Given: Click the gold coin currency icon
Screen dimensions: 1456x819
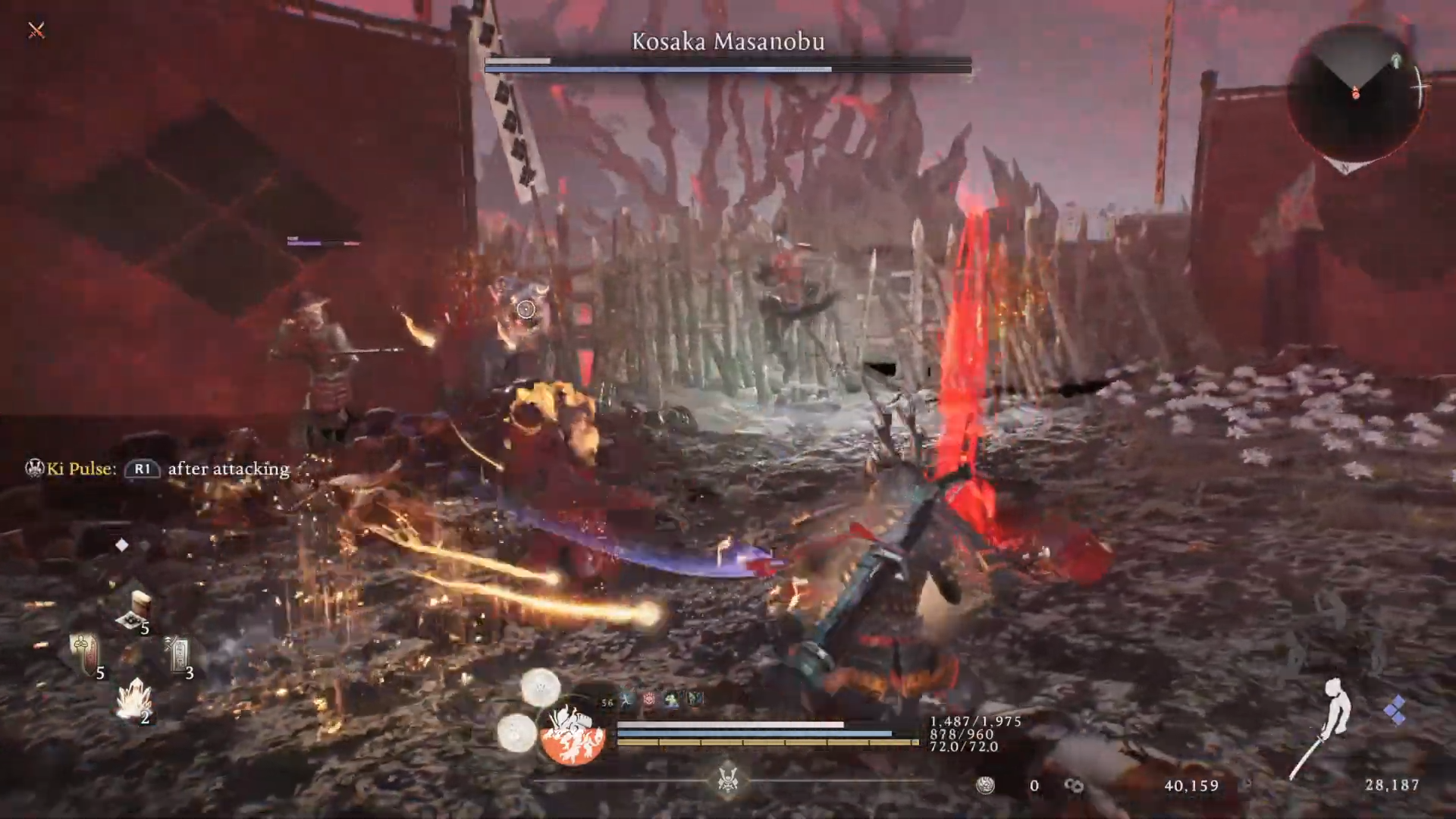Looking at the screenshot, I should 1074,786.
